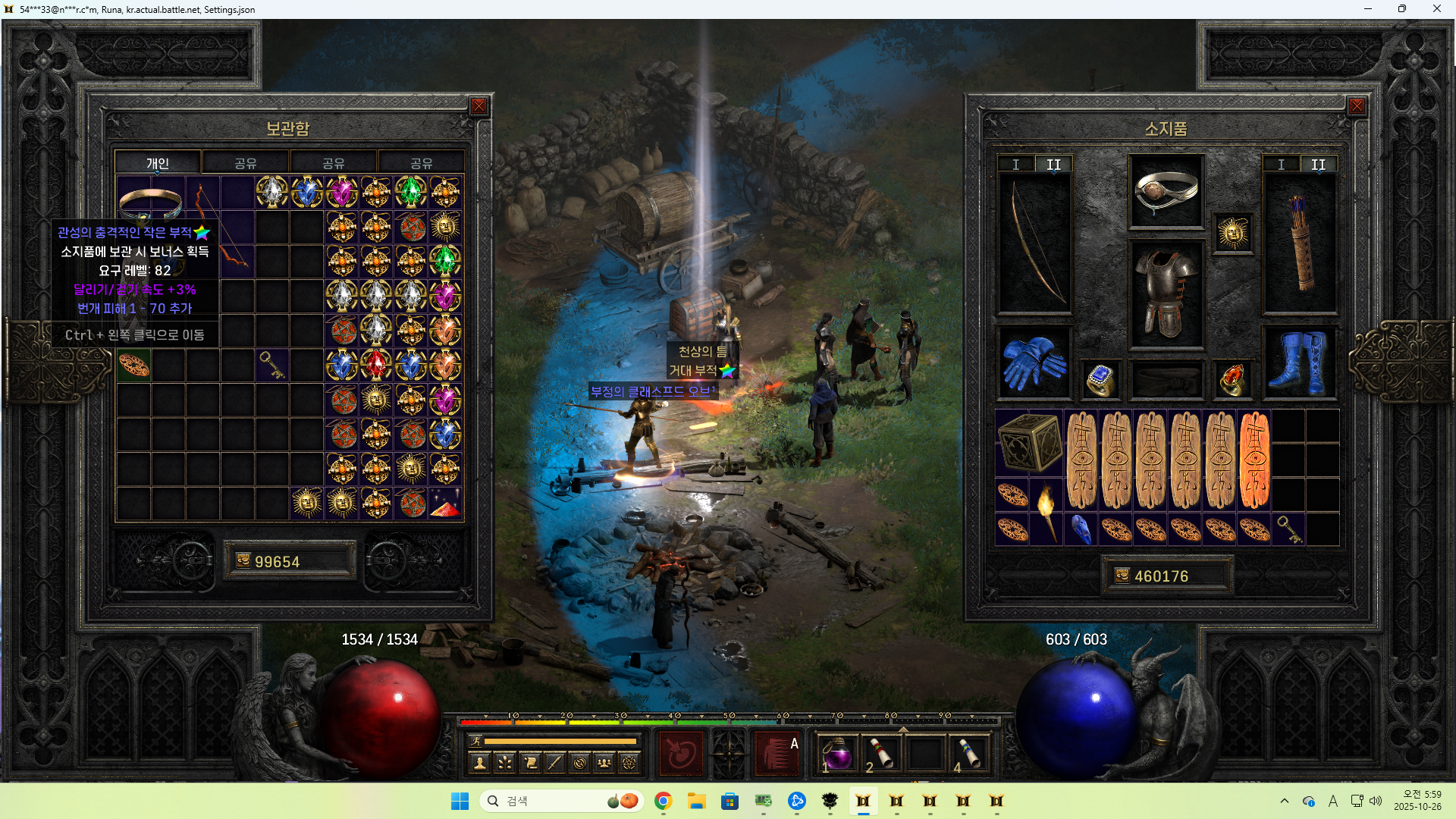Close the stash panel
The image size is (1456, 819).
click(479, 106)
